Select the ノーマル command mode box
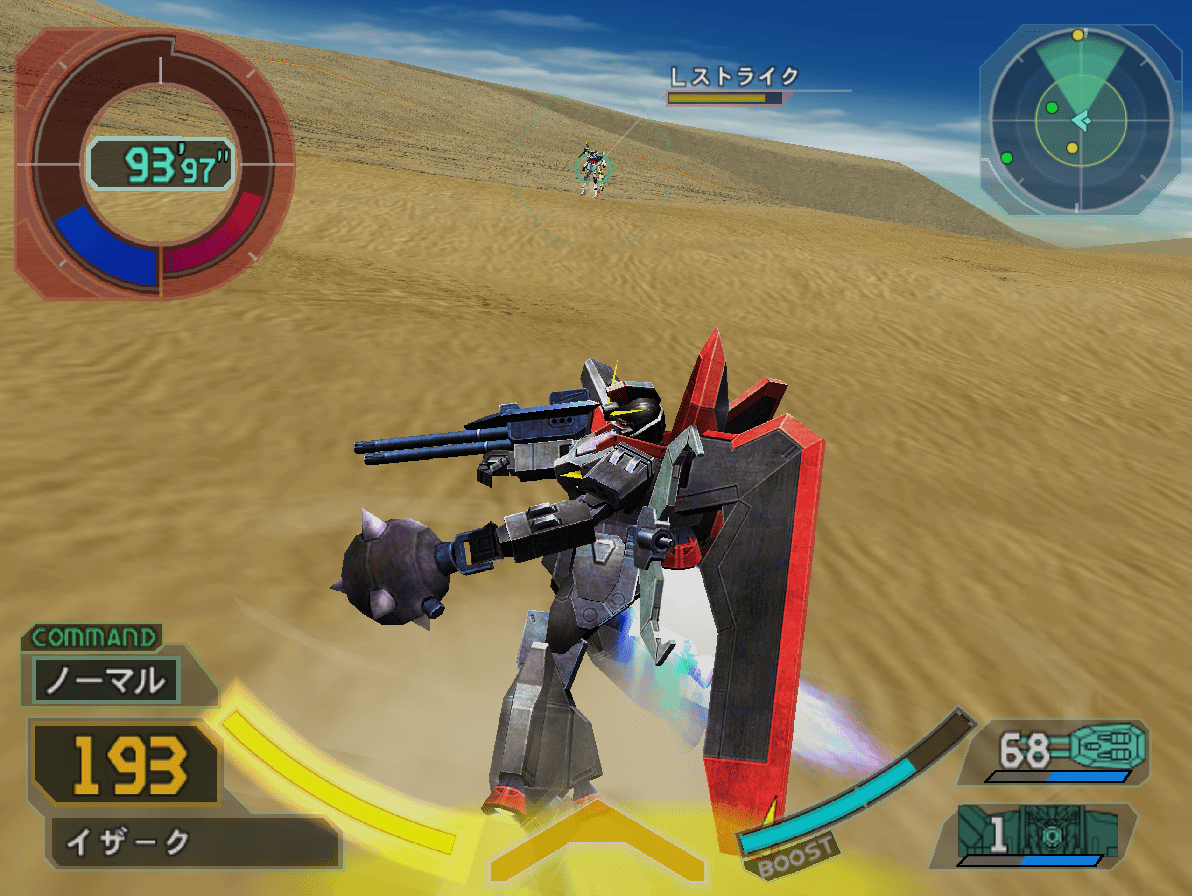The width and height of the screenshot is (1192, 896). tap(106, 681)
